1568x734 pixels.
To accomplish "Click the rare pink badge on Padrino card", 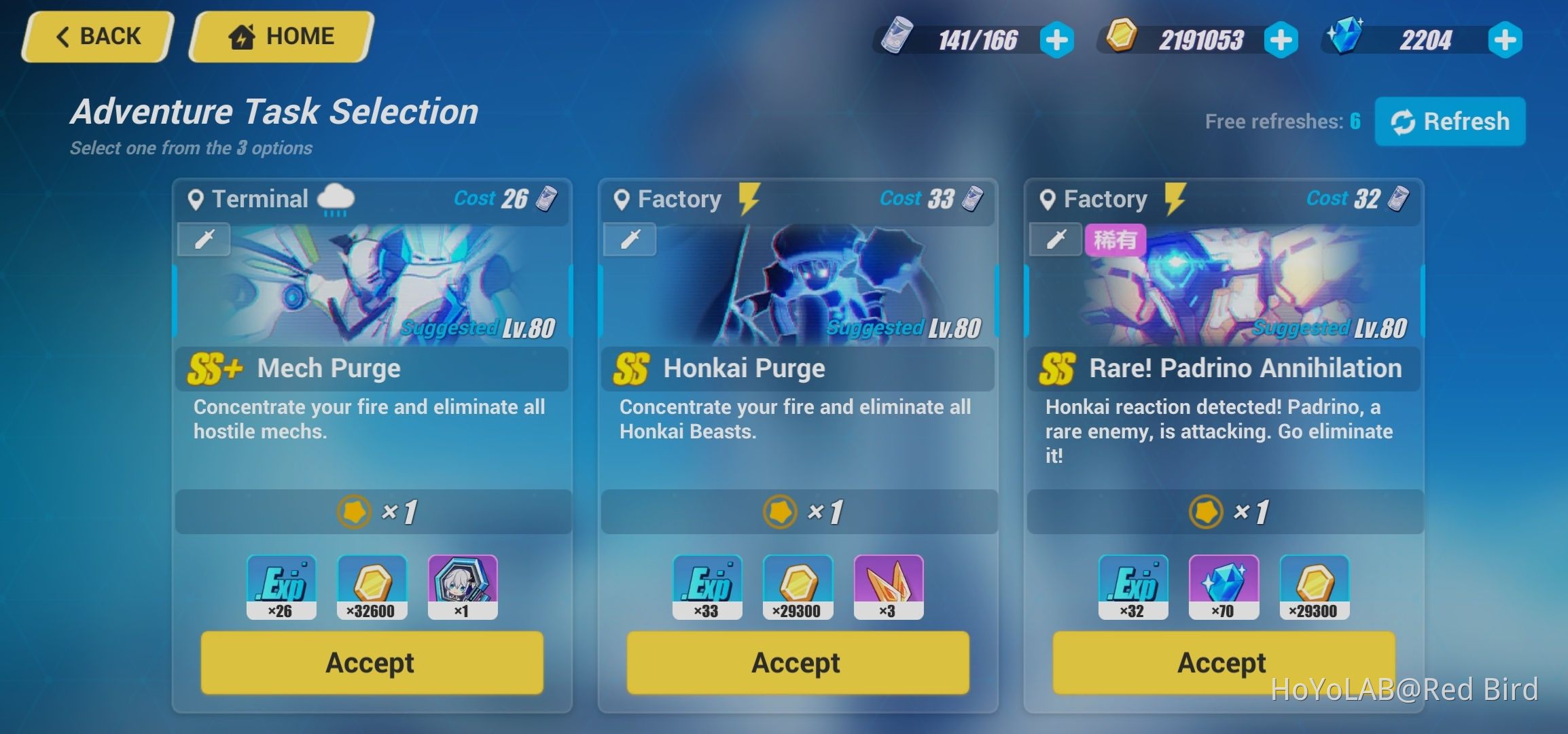I will click(1117, 239).
